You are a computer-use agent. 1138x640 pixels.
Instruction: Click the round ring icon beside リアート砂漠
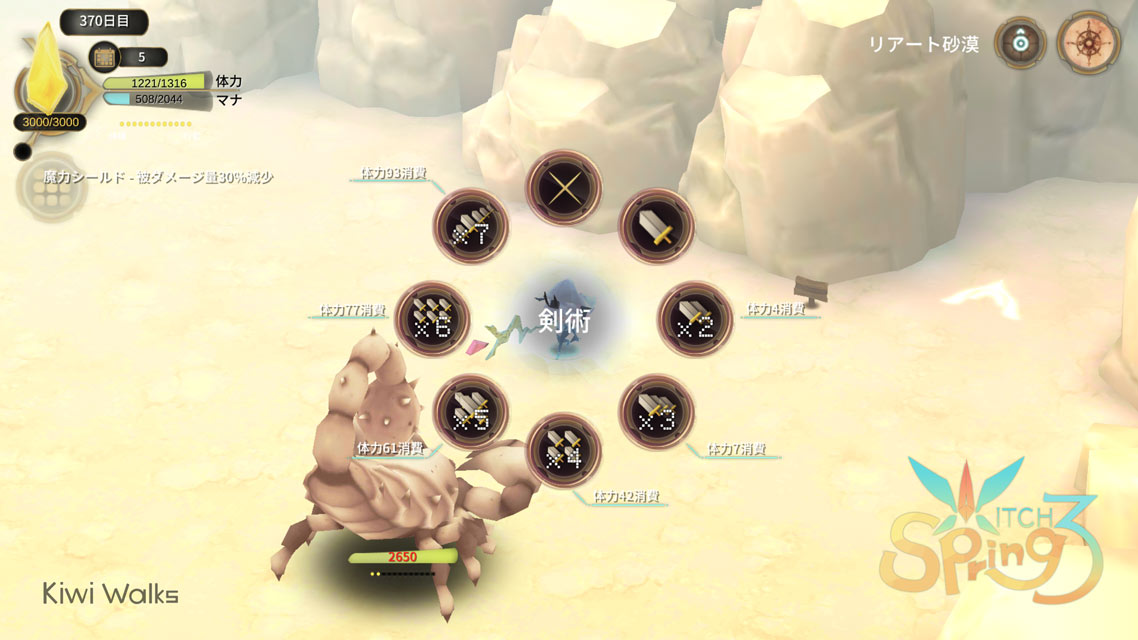pos(1020,44)
